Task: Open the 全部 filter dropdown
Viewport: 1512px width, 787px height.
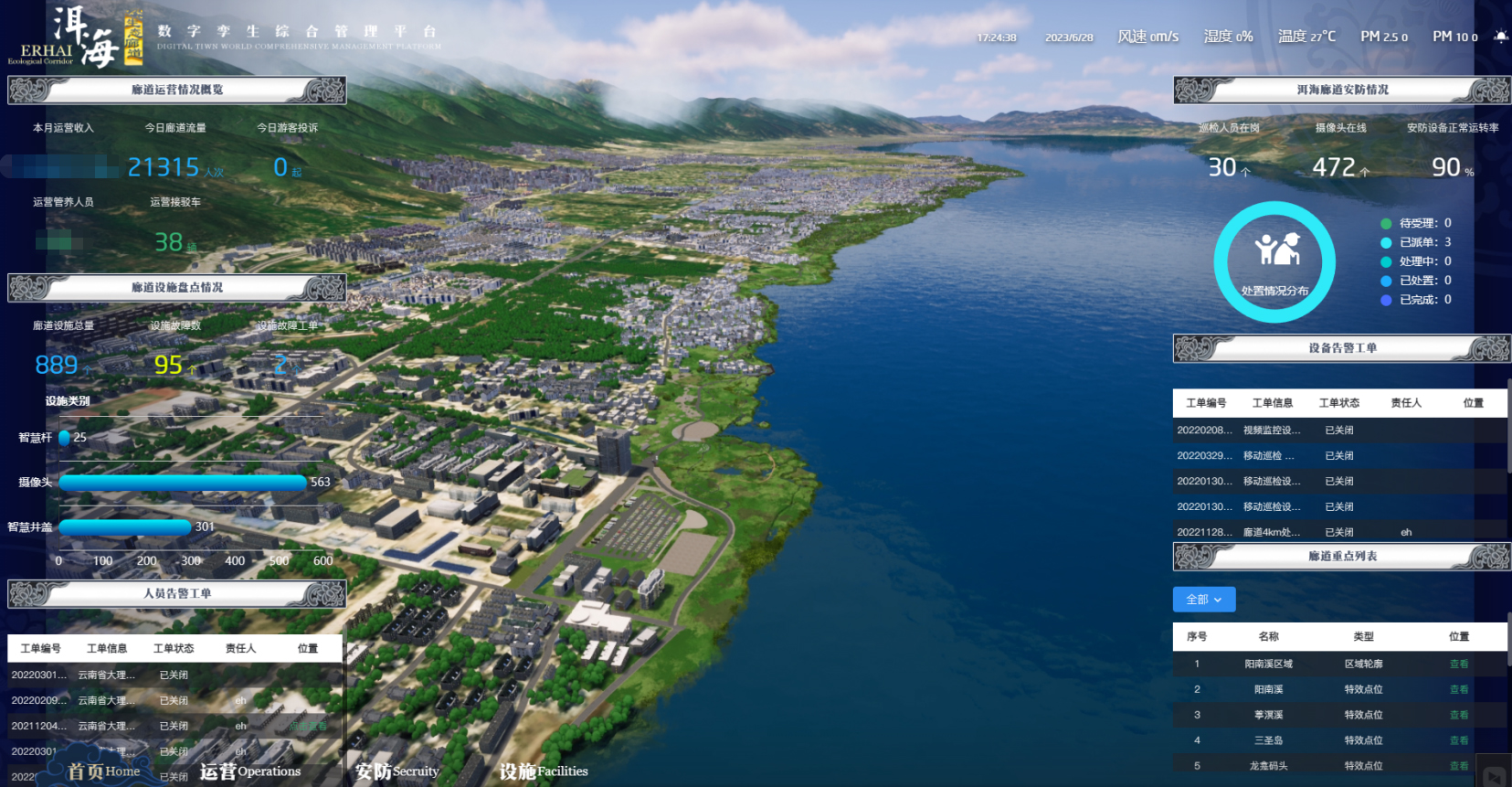Action: tap(1203, 600)
